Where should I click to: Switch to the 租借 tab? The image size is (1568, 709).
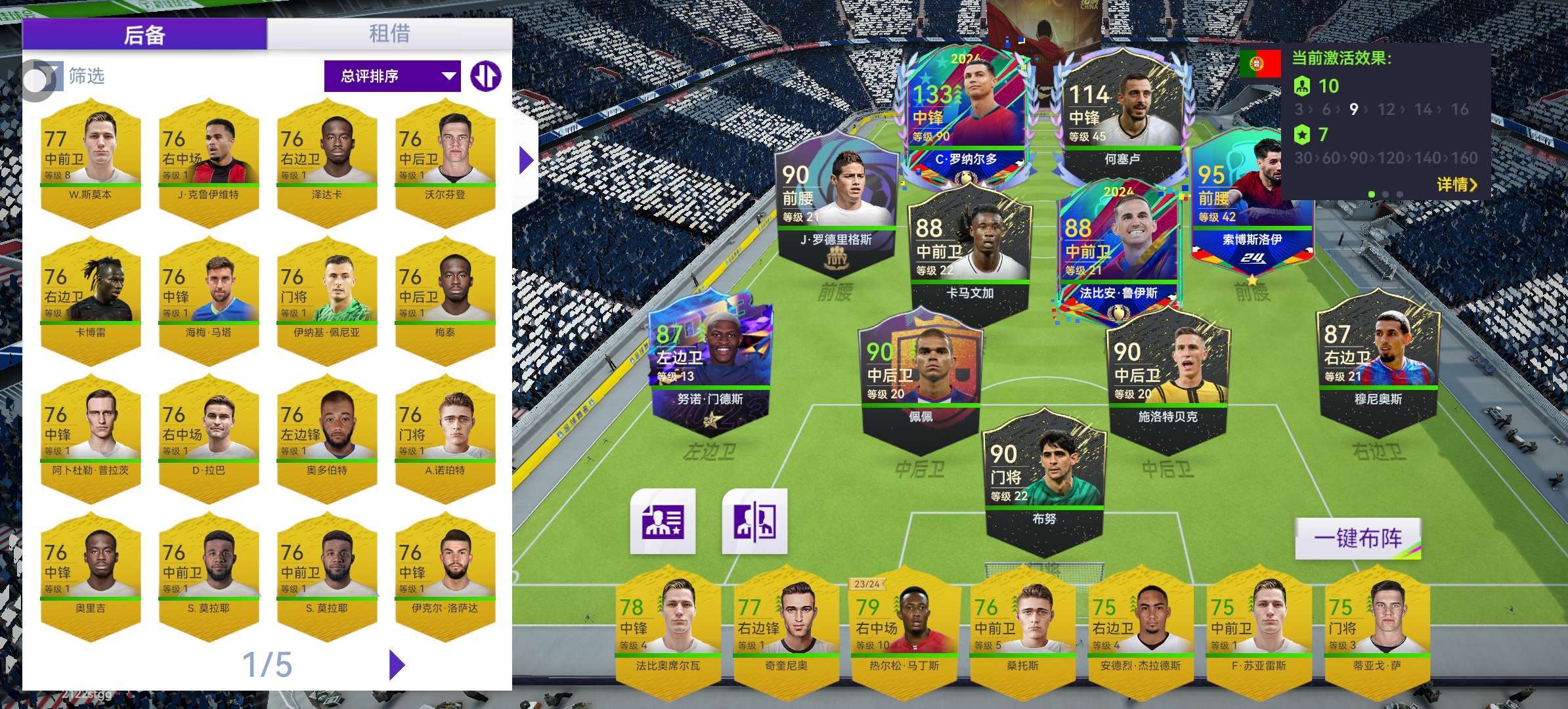coord(389,33)
